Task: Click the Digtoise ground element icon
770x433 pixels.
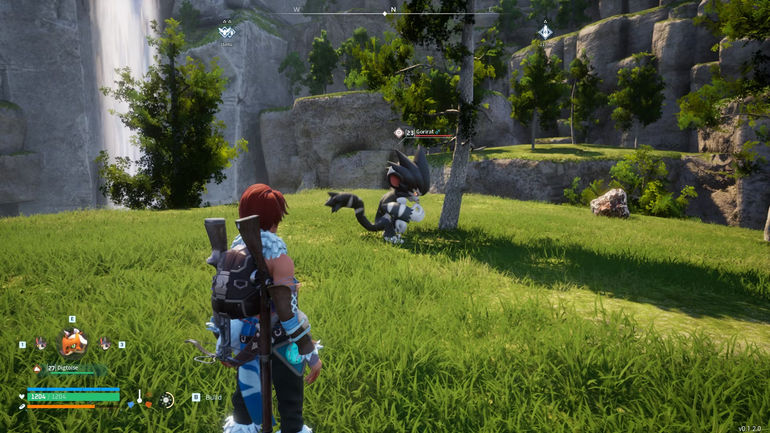Action: click(x=38, y=368)
